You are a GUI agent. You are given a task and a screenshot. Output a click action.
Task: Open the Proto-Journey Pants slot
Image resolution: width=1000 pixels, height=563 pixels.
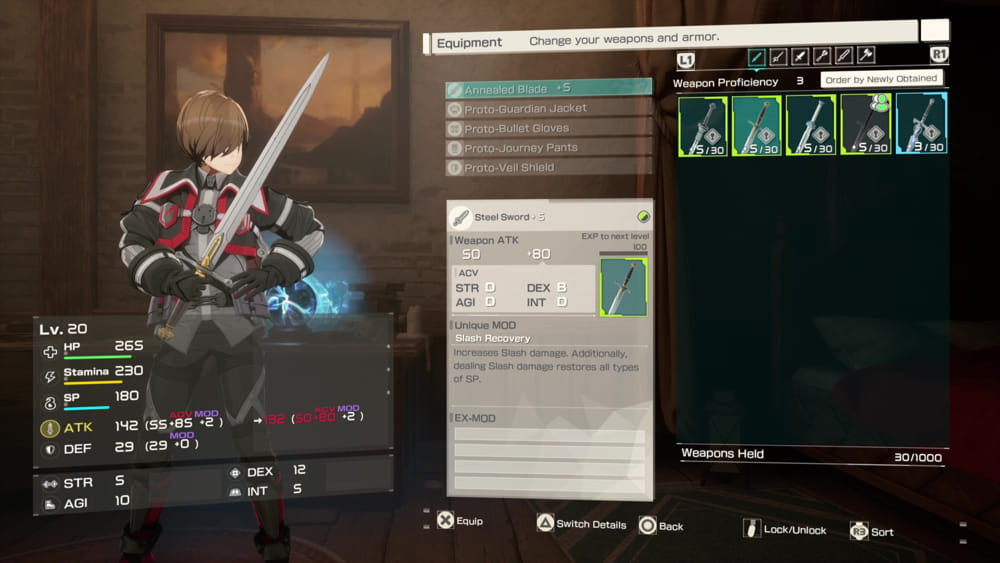(x=548, y=148)
